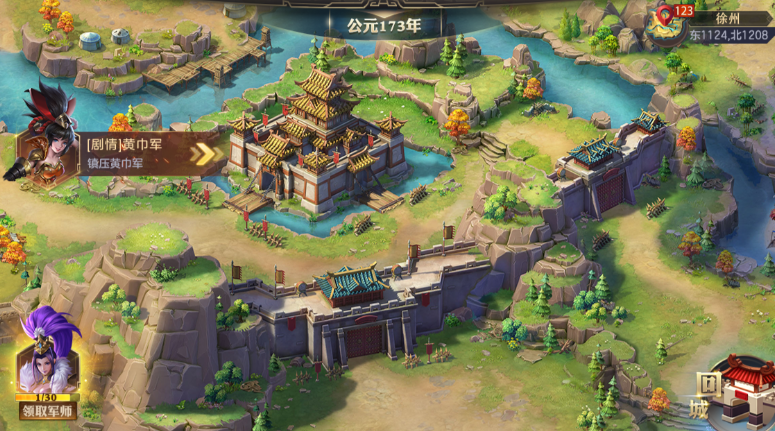The image size is (775, 431).
Task: Claim the strategist via 领取军师
Action: (46, 410)
